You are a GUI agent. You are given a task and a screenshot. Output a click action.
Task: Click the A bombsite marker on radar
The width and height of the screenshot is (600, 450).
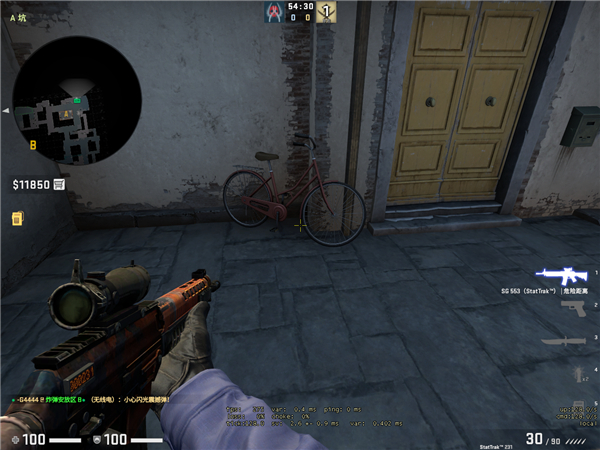click(67, 114)
